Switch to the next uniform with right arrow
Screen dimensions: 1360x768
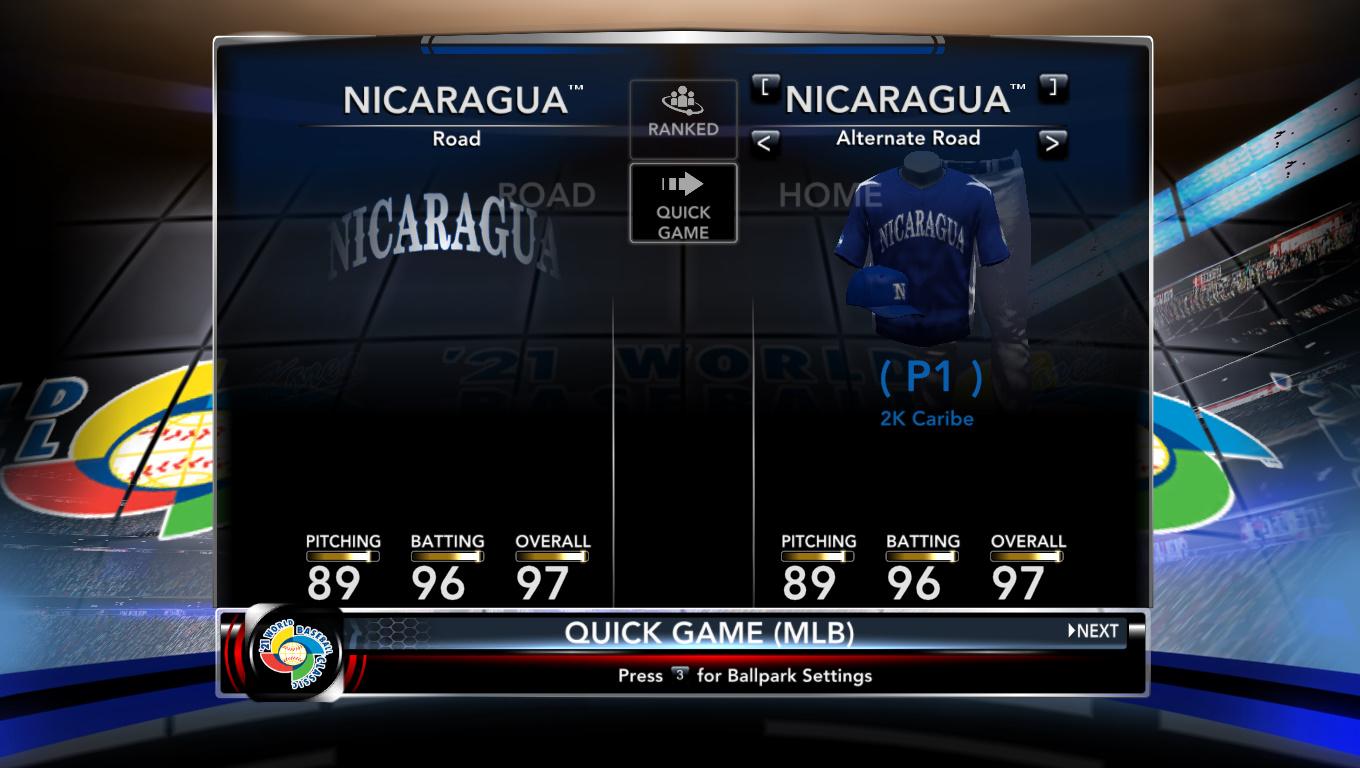pos(1051,143)
